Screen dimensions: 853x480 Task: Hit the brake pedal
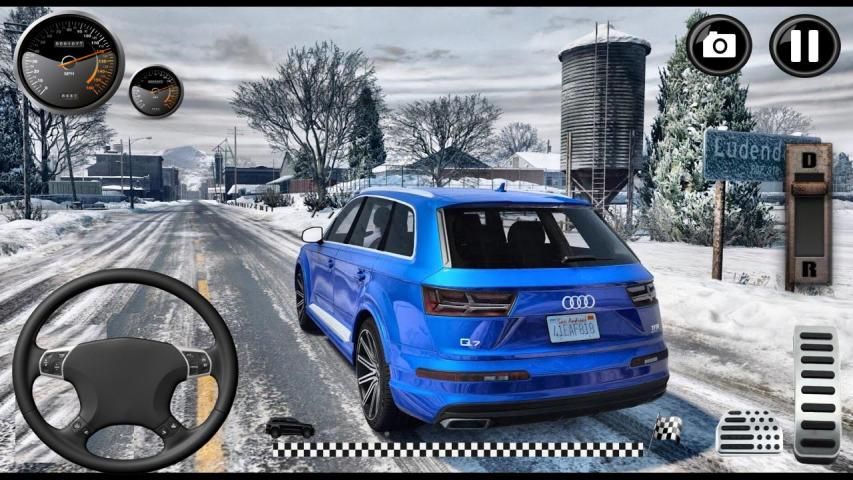[749, 432]
